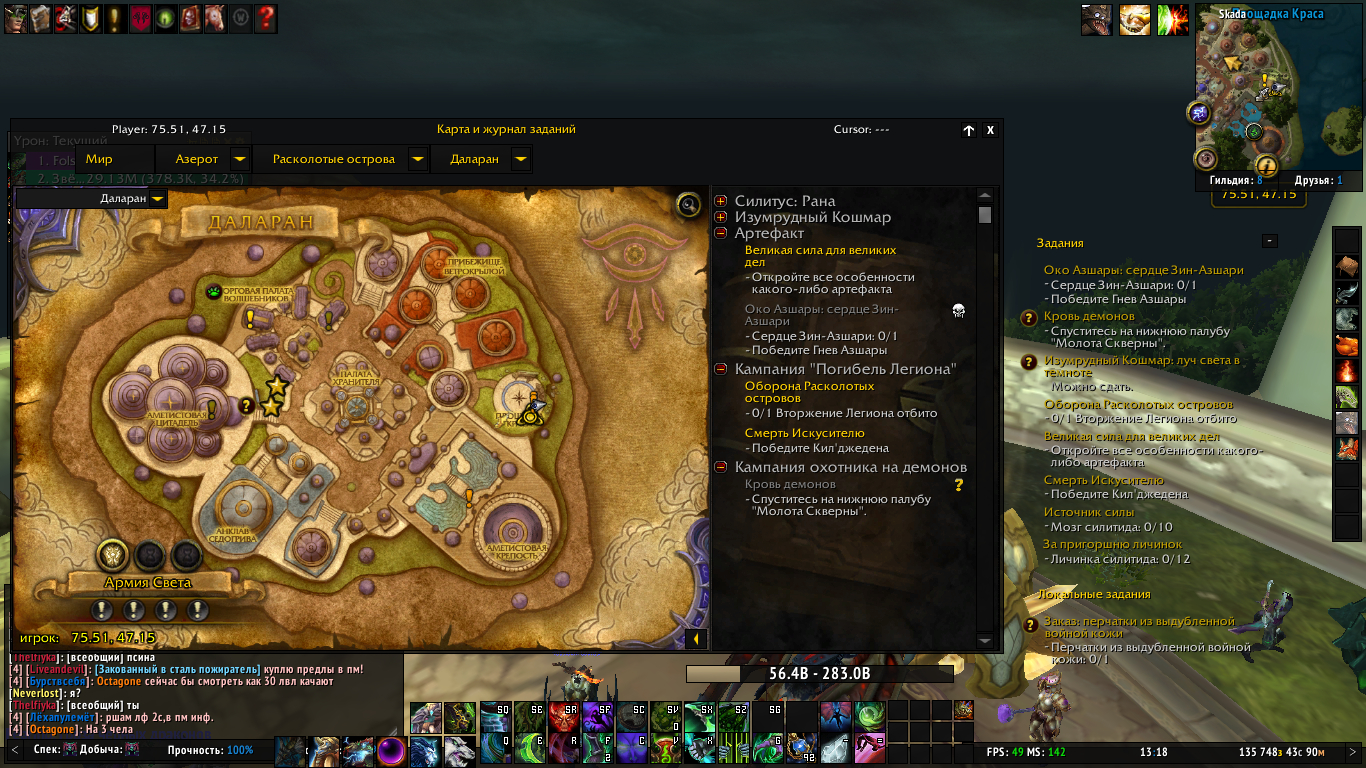This screenshot has width=1366, height=768.
Task: Collapse the Кампания охотника на демонов category
Action: click(721, 467)
